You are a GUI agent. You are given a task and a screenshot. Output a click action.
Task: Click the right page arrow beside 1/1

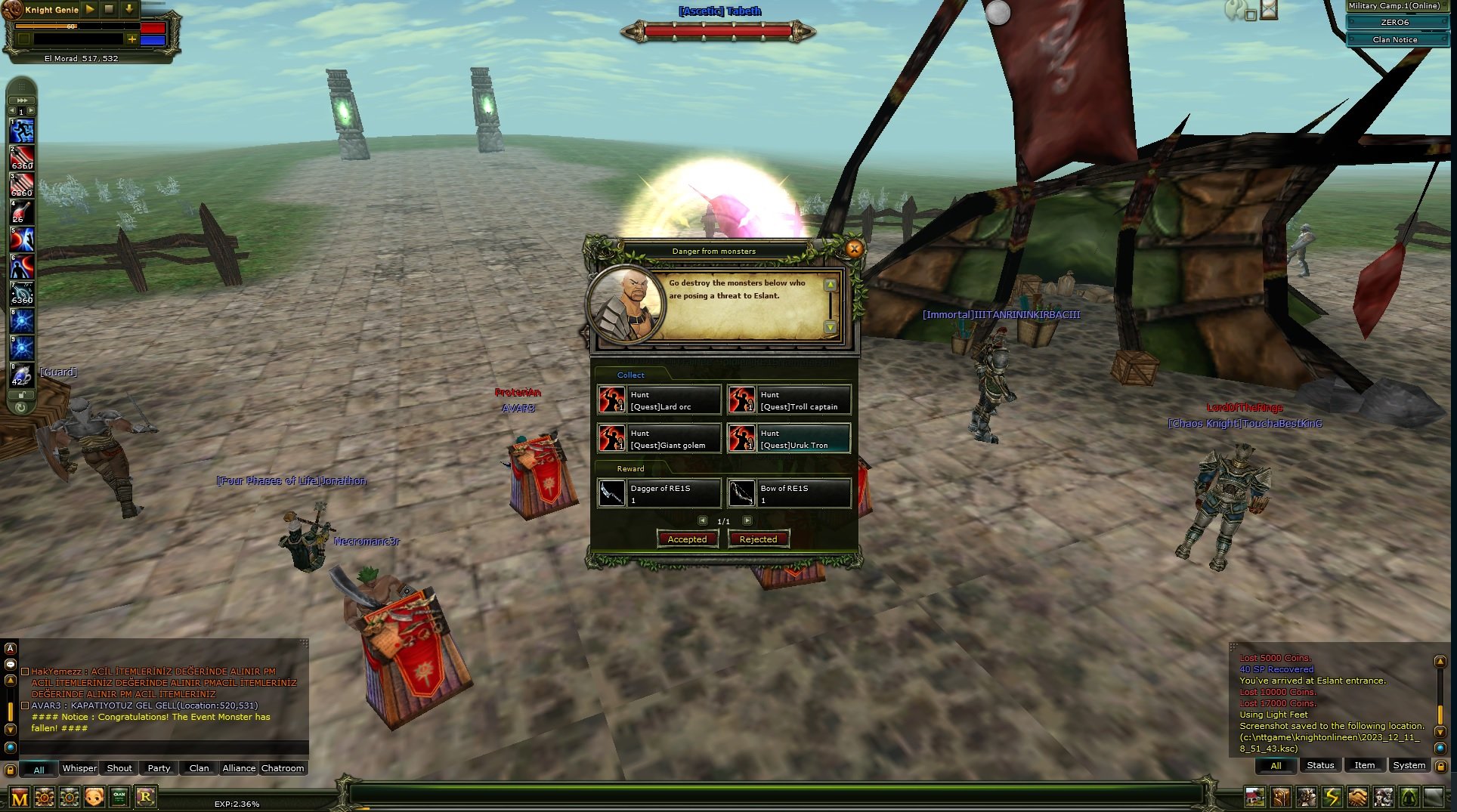[x=748, y=520]
